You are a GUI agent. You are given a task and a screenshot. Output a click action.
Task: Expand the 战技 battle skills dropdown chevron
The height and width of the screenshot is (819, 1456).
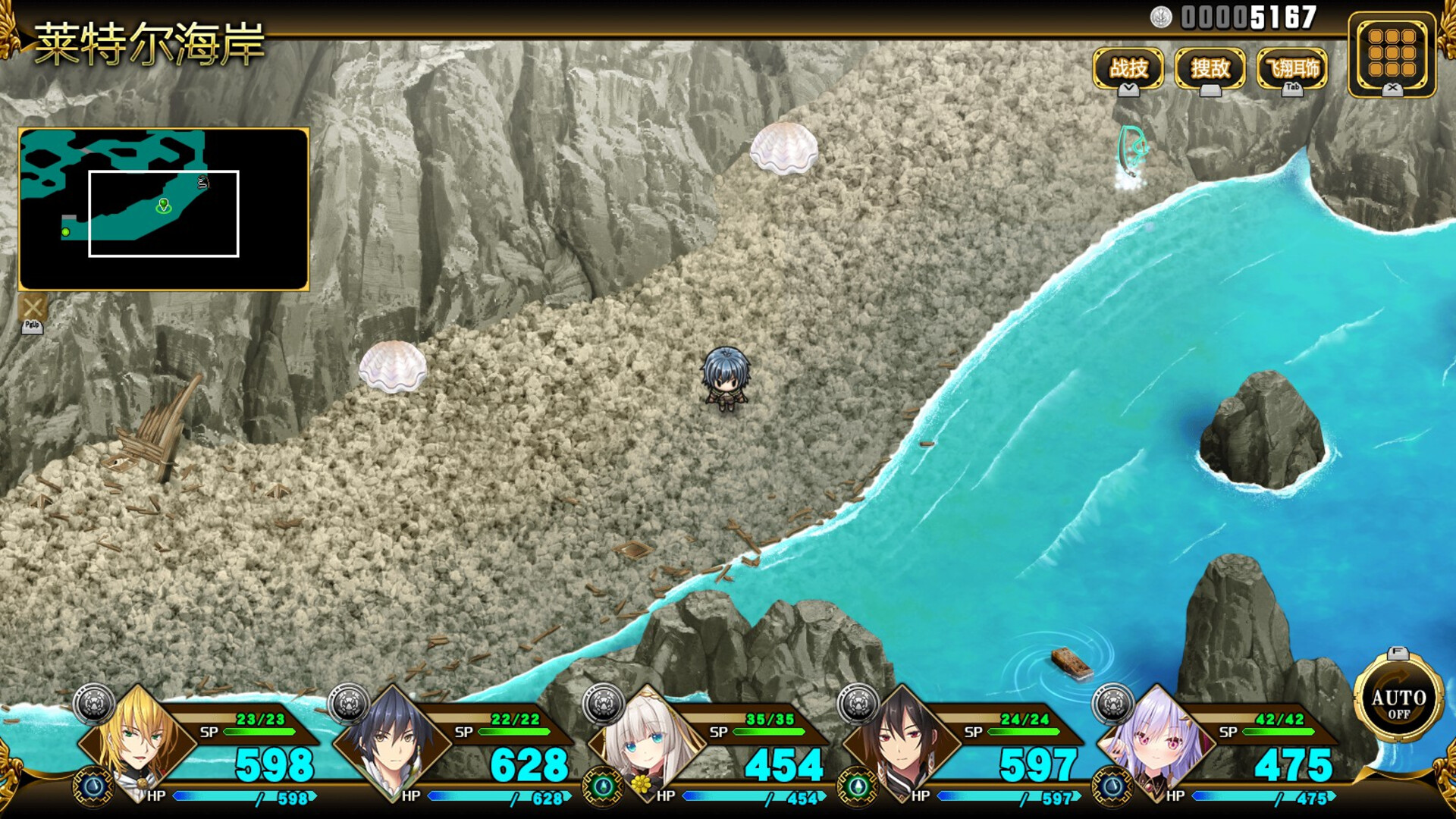click(x=1129, y=89)
